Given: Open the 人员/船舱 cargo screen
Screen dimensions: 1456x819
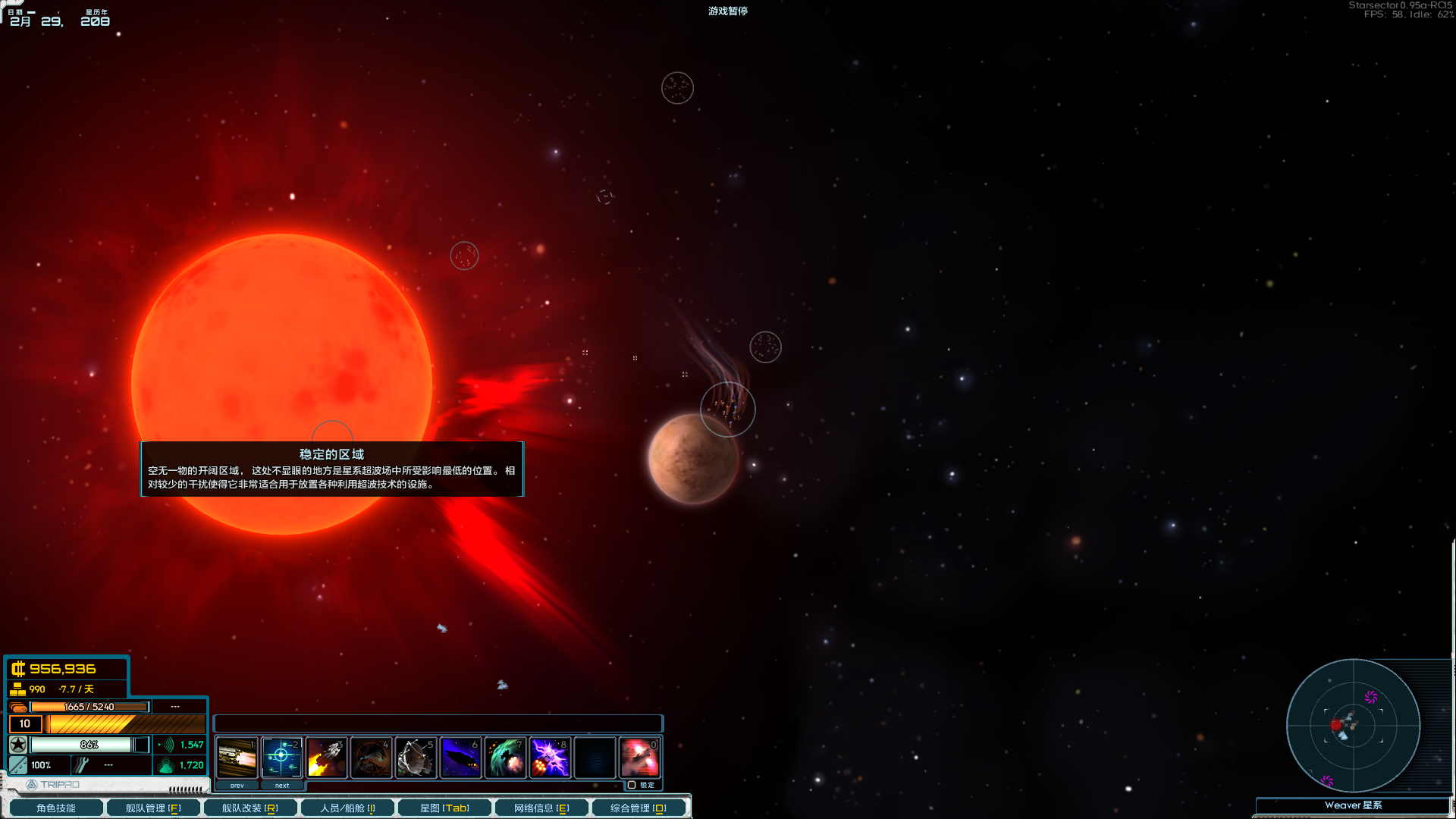Looking at the screenshot, I should [347, 808].
